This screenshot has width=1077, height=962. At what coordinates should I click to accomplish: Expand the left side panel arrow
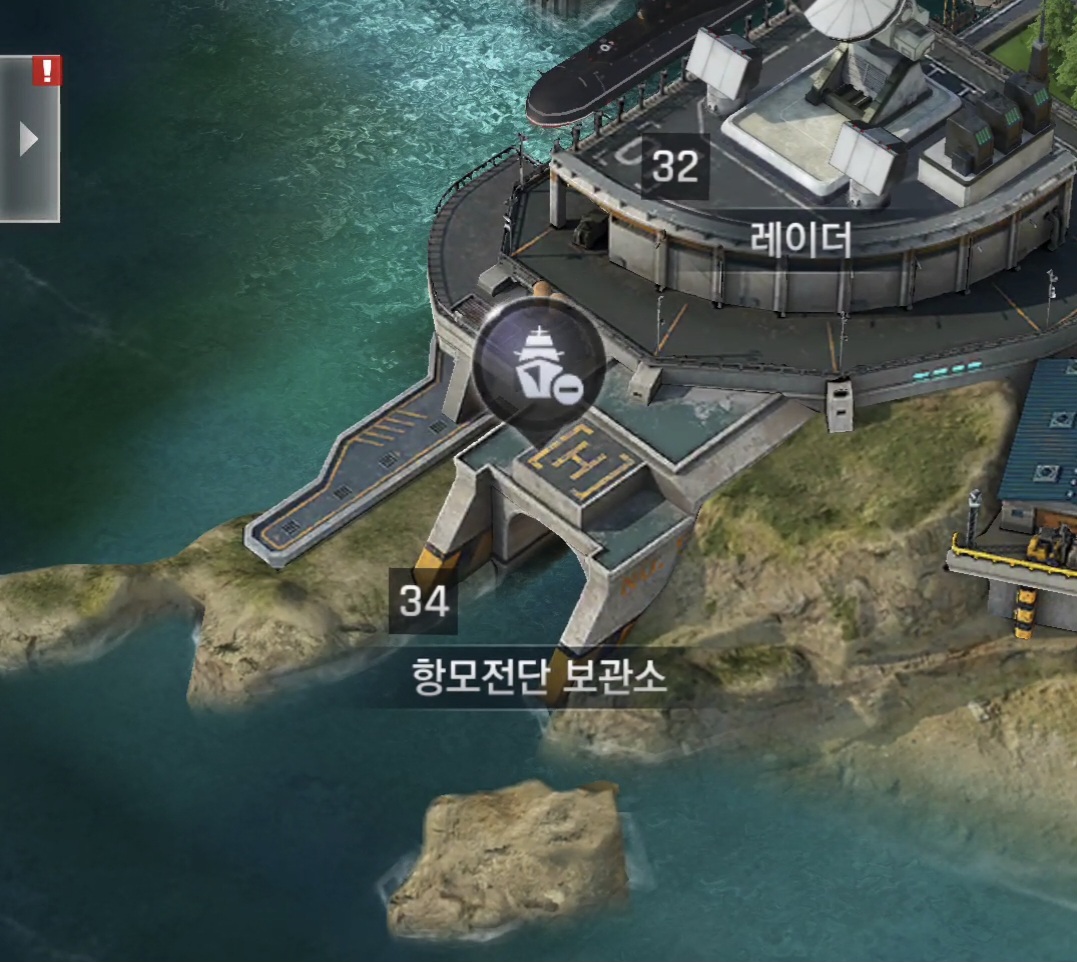(x=28, y=140)
